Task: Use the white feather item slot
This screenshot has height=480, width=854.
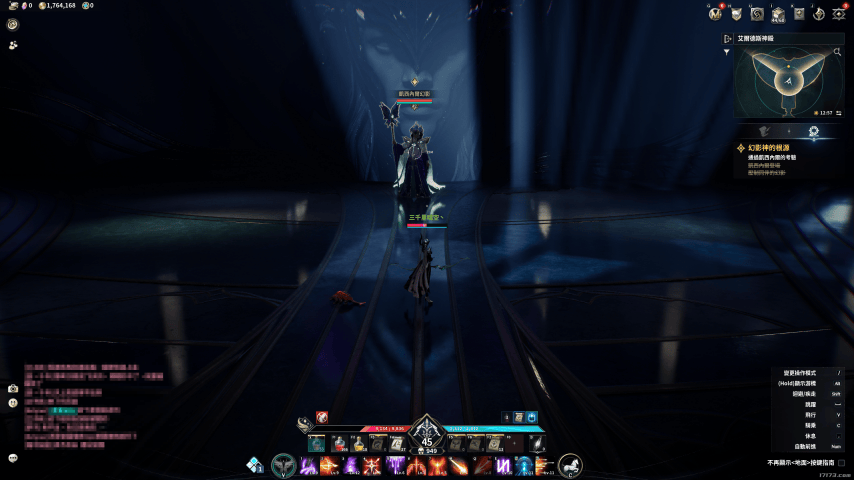Action: (538, 443)
